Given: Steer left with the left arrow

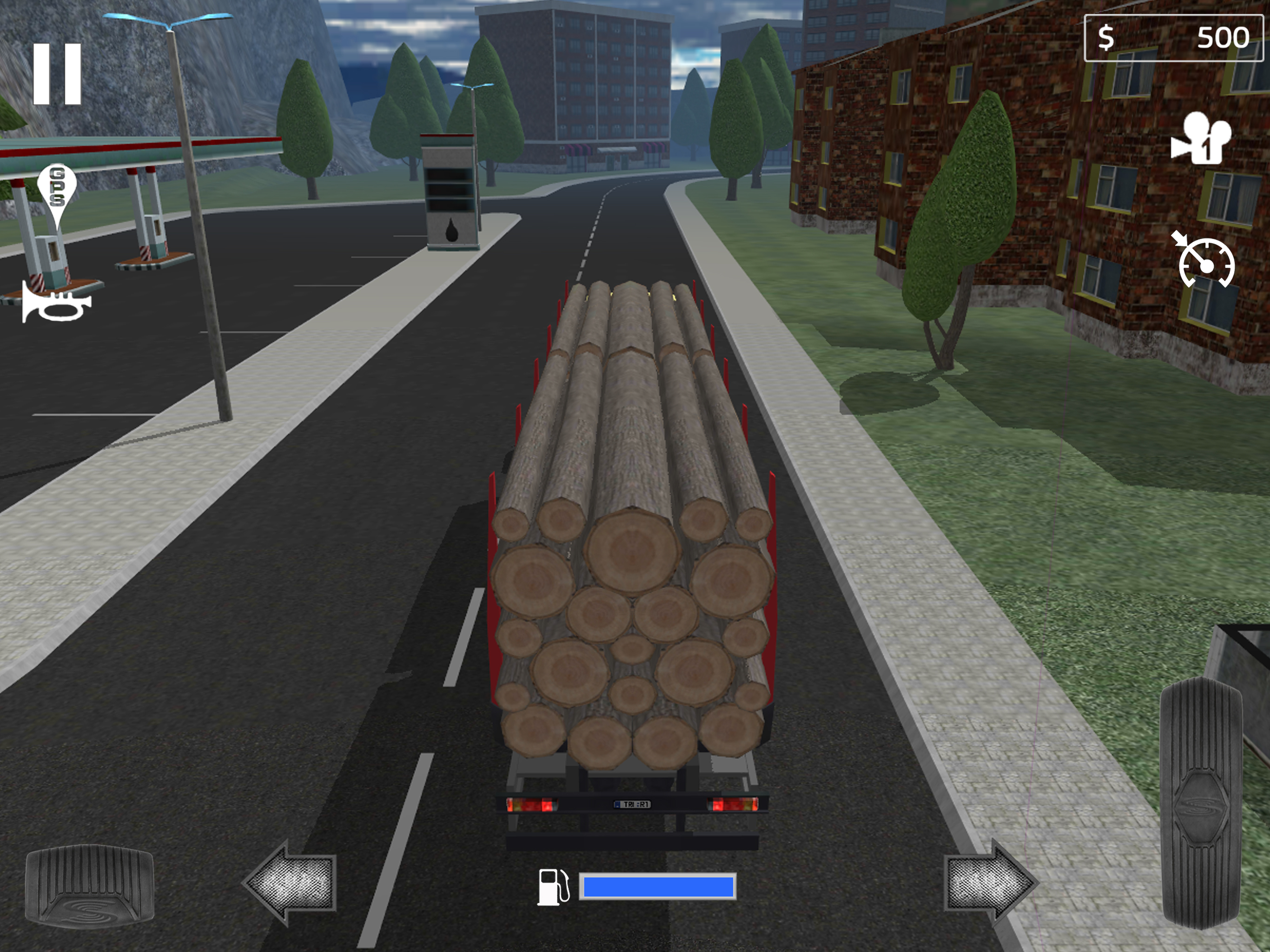Looking at the screenshot, I should 291,883.
